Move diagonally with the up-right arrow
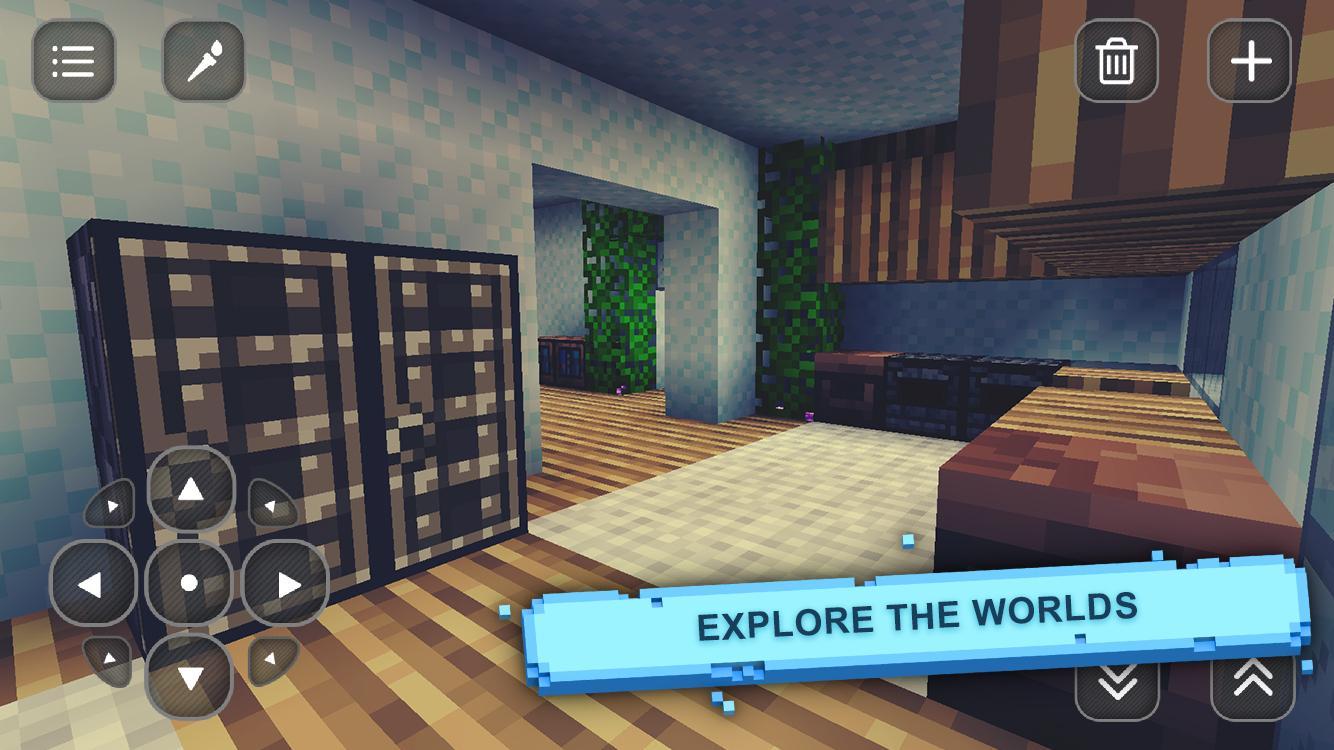1334x750 pixels. point(270,502)
